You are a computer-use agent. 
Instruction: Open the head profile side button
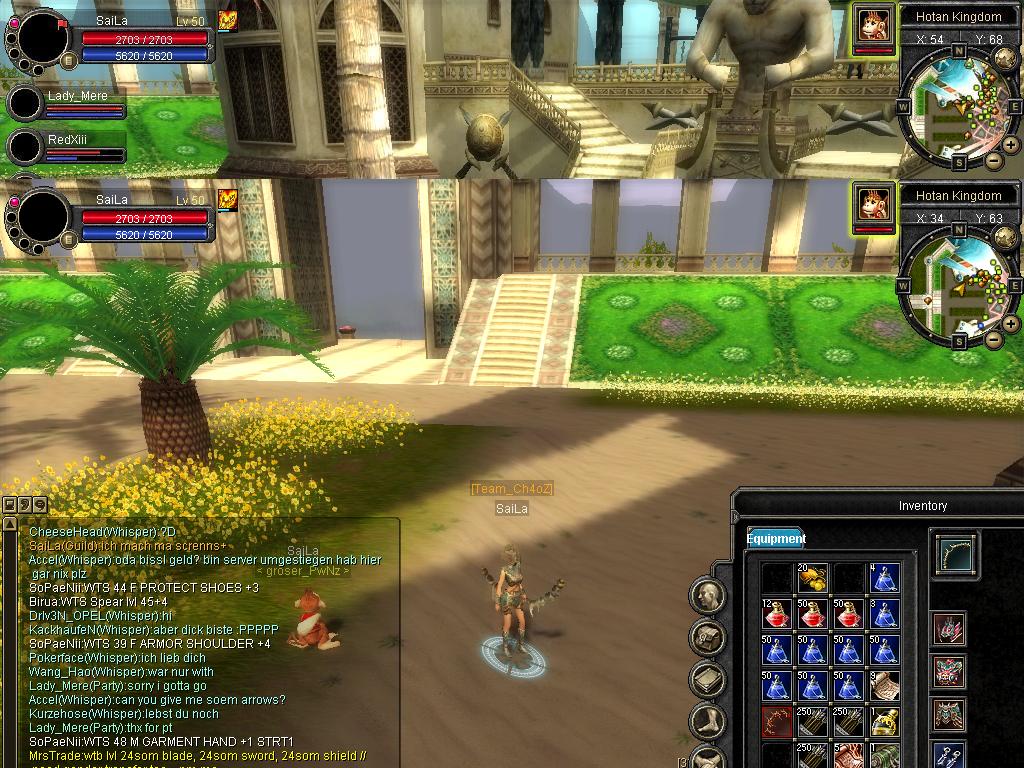(707, 596)
